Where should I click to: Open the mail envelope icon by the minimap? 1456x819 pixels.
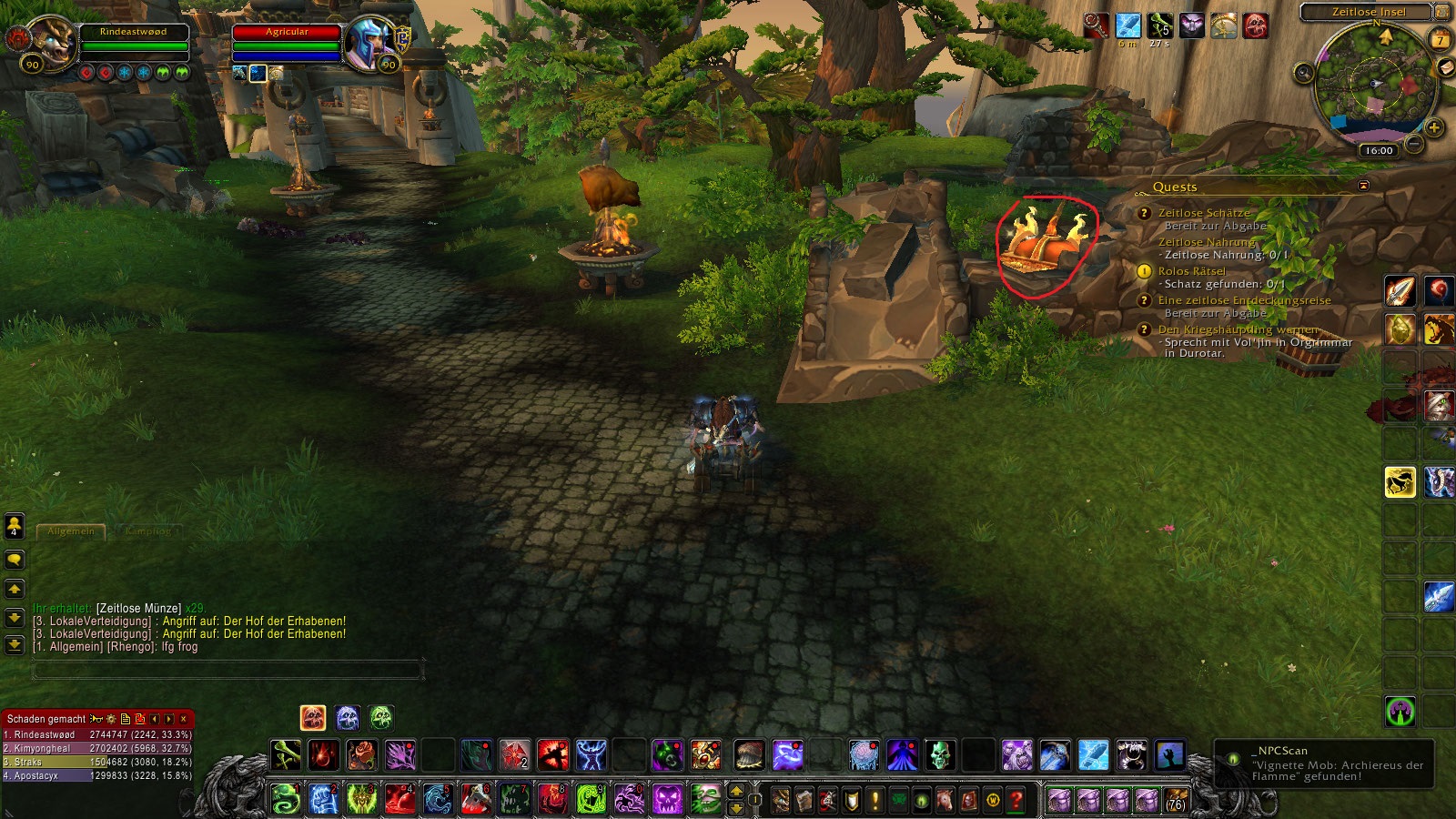point(1447,68)
